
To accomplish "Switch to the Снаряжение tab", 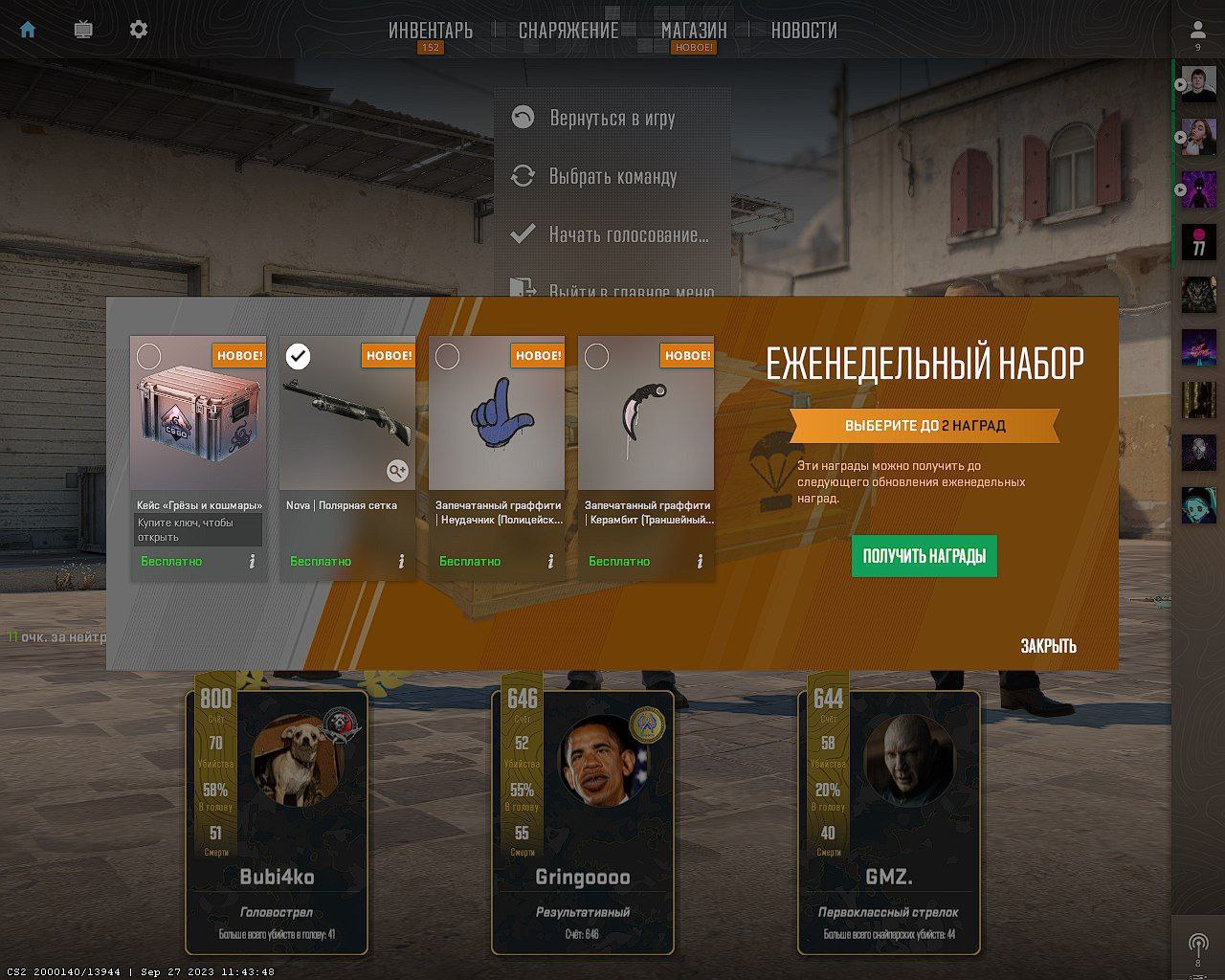I will [x=568, y=31].
